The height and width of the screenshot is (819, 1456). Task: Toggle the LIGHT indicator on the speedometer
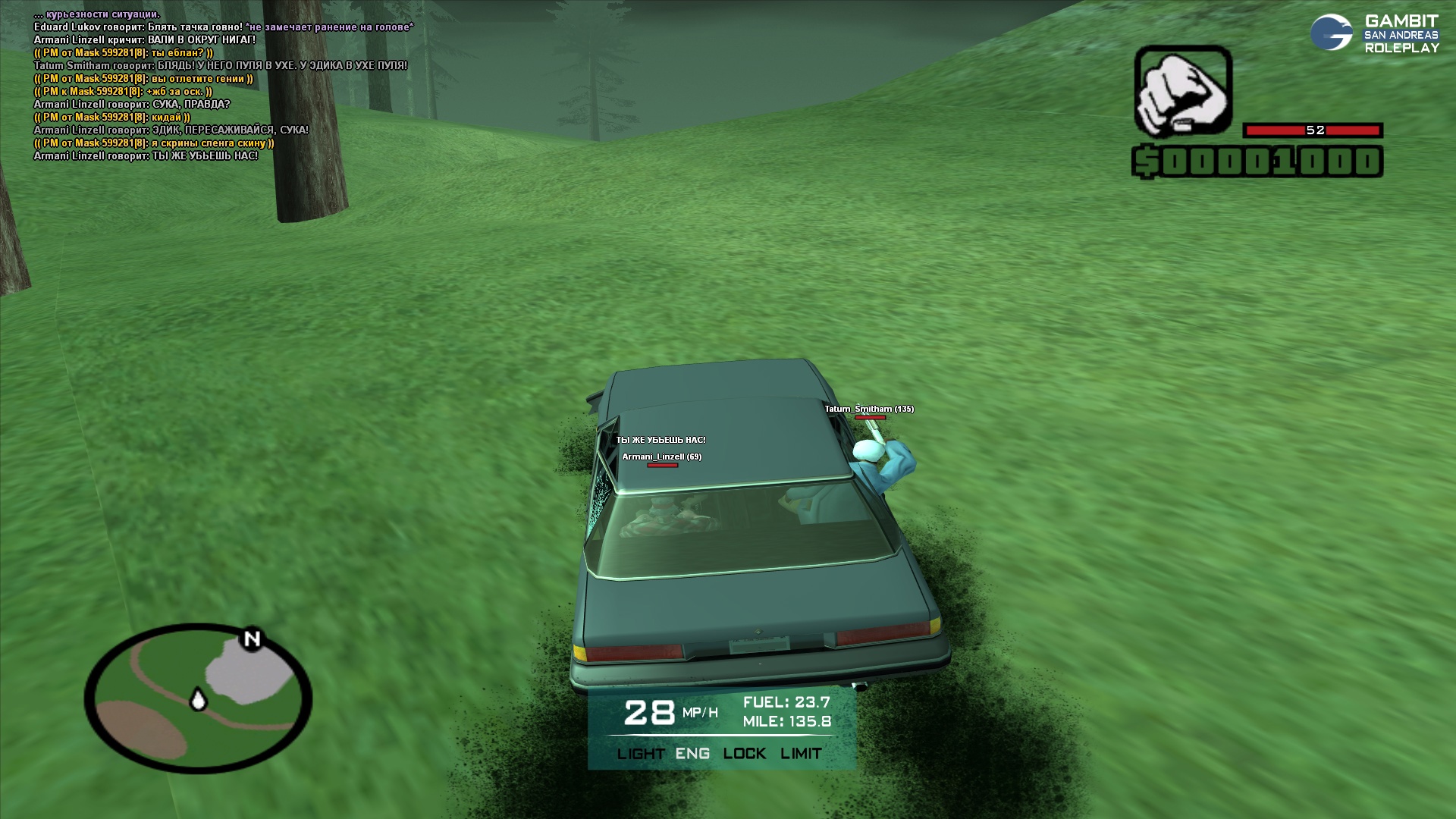pos(641,754)
